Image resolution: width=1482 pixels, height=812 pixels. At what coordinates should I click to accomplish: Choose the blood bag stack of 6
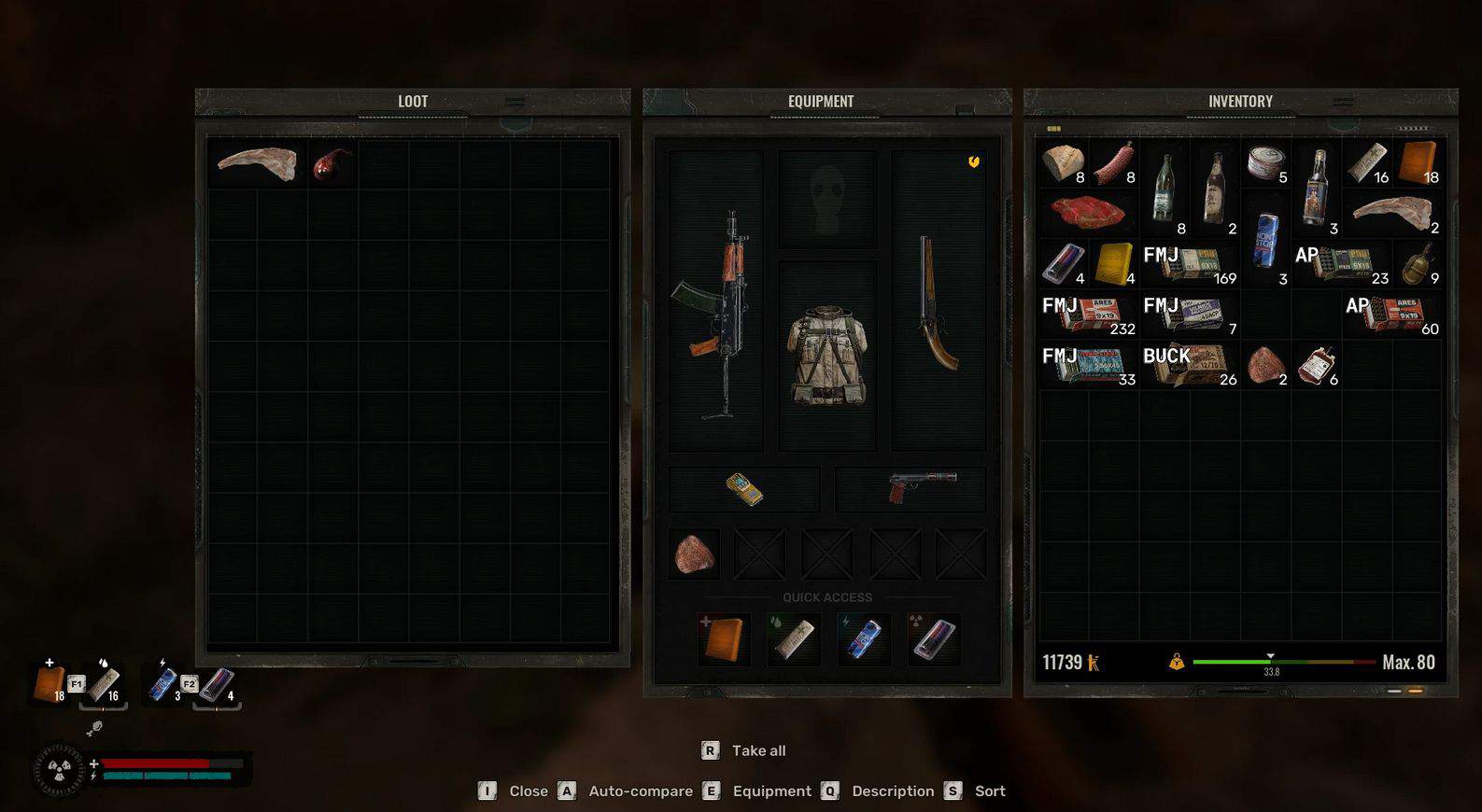[1317, 366]
